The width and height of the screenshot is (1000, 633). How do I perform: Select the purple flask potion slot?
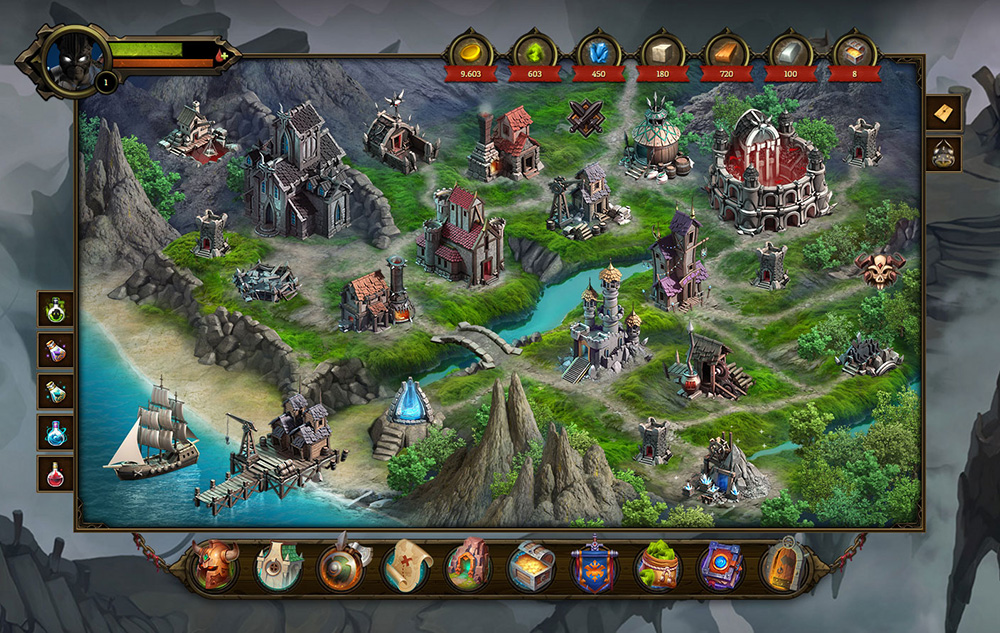[56, 350]
